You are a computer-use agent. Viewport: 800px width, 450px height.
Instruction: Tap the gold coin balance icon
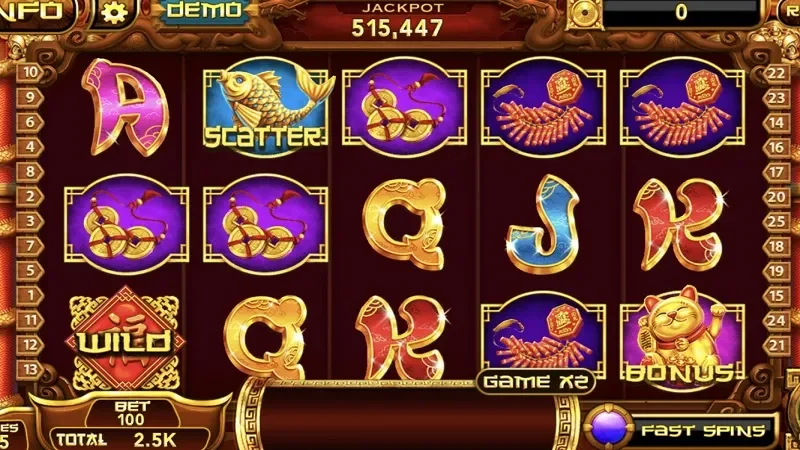click(583, 12)
